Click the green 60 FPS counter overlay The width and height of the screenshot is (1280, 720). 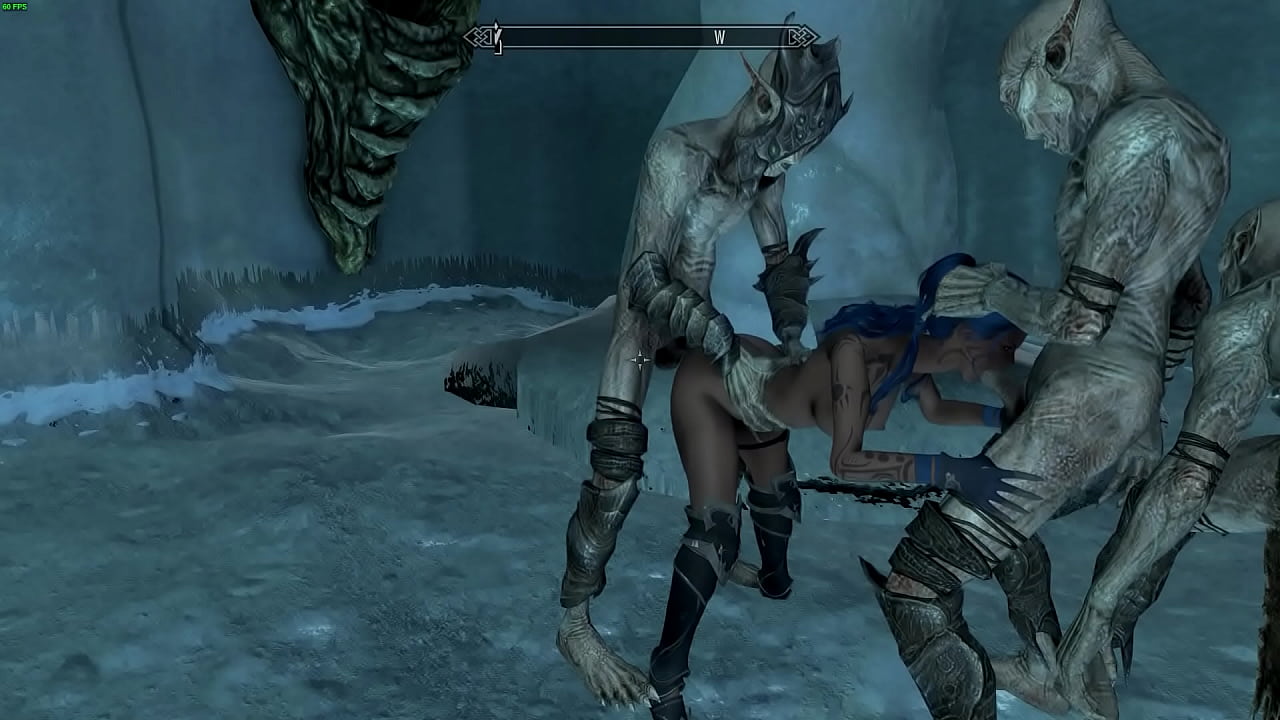click(x=18, y=8)
